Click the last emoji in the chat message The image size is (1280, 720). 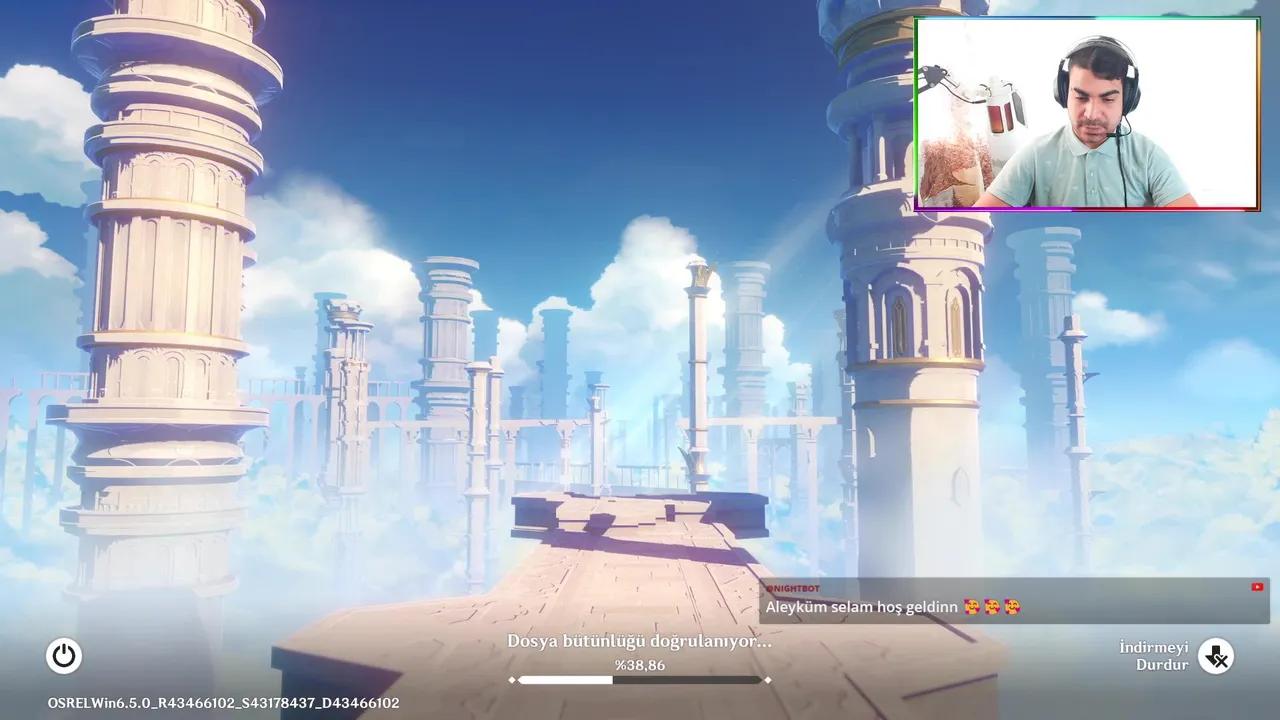[1012, 606]
